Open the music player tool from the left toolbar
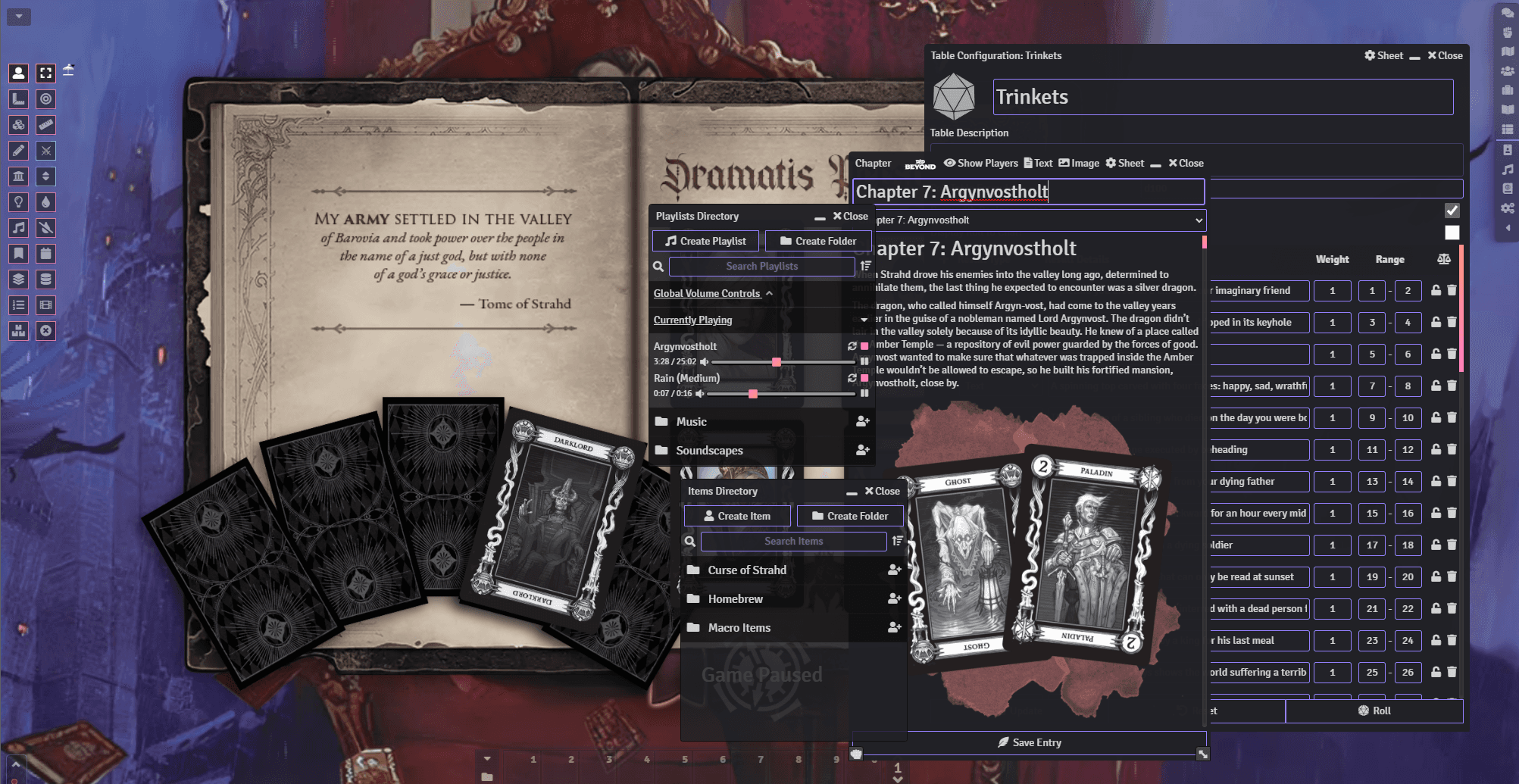The image size is (1519, 784). [x=17, y=227]
